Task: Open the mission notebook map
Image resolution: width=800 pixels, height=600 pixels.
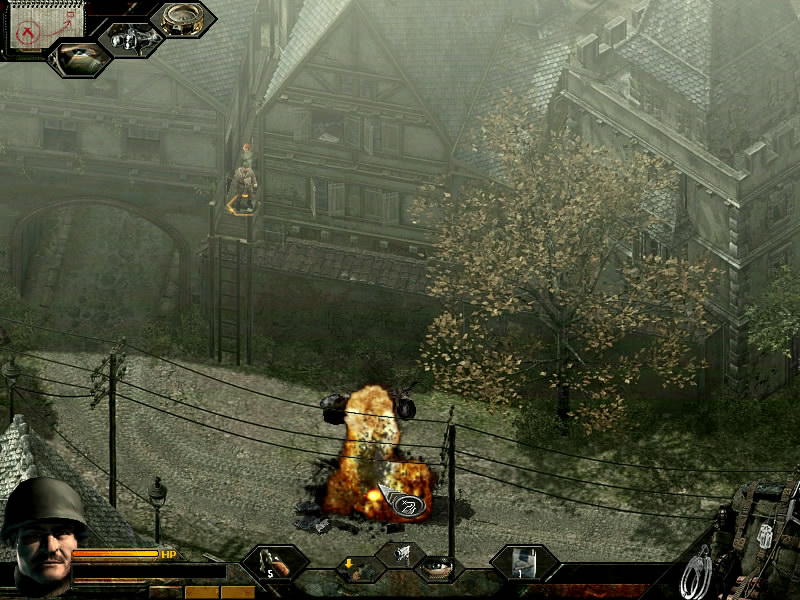Action: 32,27
